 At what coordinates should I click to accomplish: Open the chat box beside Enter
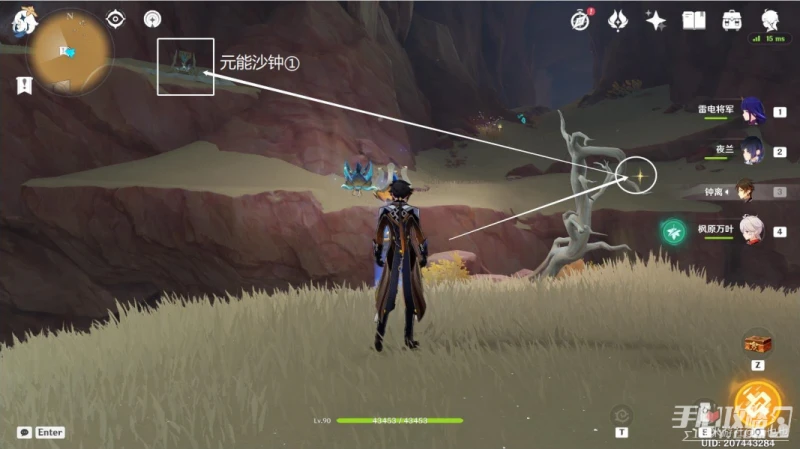coord(23,432)
